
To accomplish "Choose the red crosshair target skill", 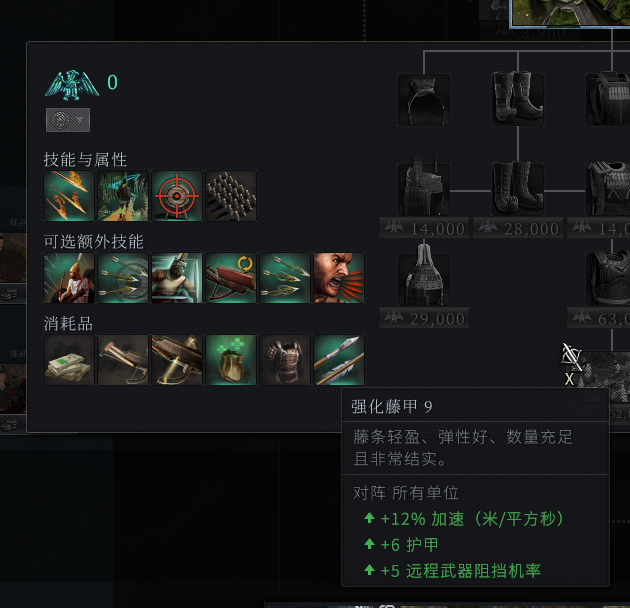I will coord(177,196).
